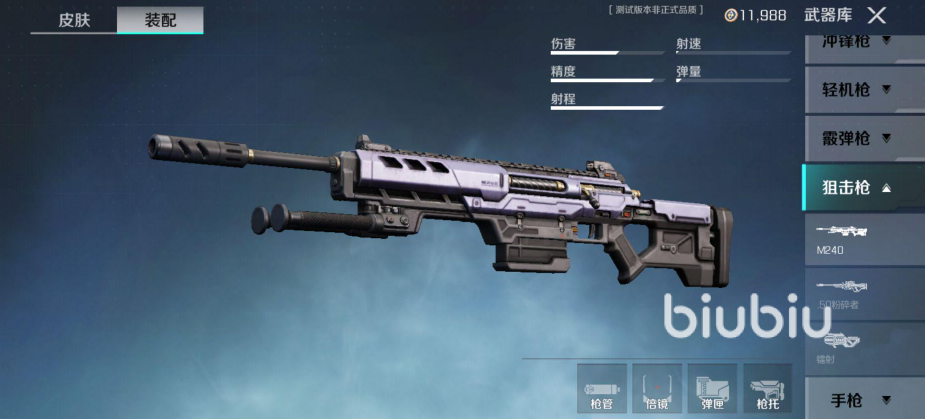The height and width of the screenshot is (419, 925).
Task: Open the 枪管 barrel attachment slot
Action: 602,389
